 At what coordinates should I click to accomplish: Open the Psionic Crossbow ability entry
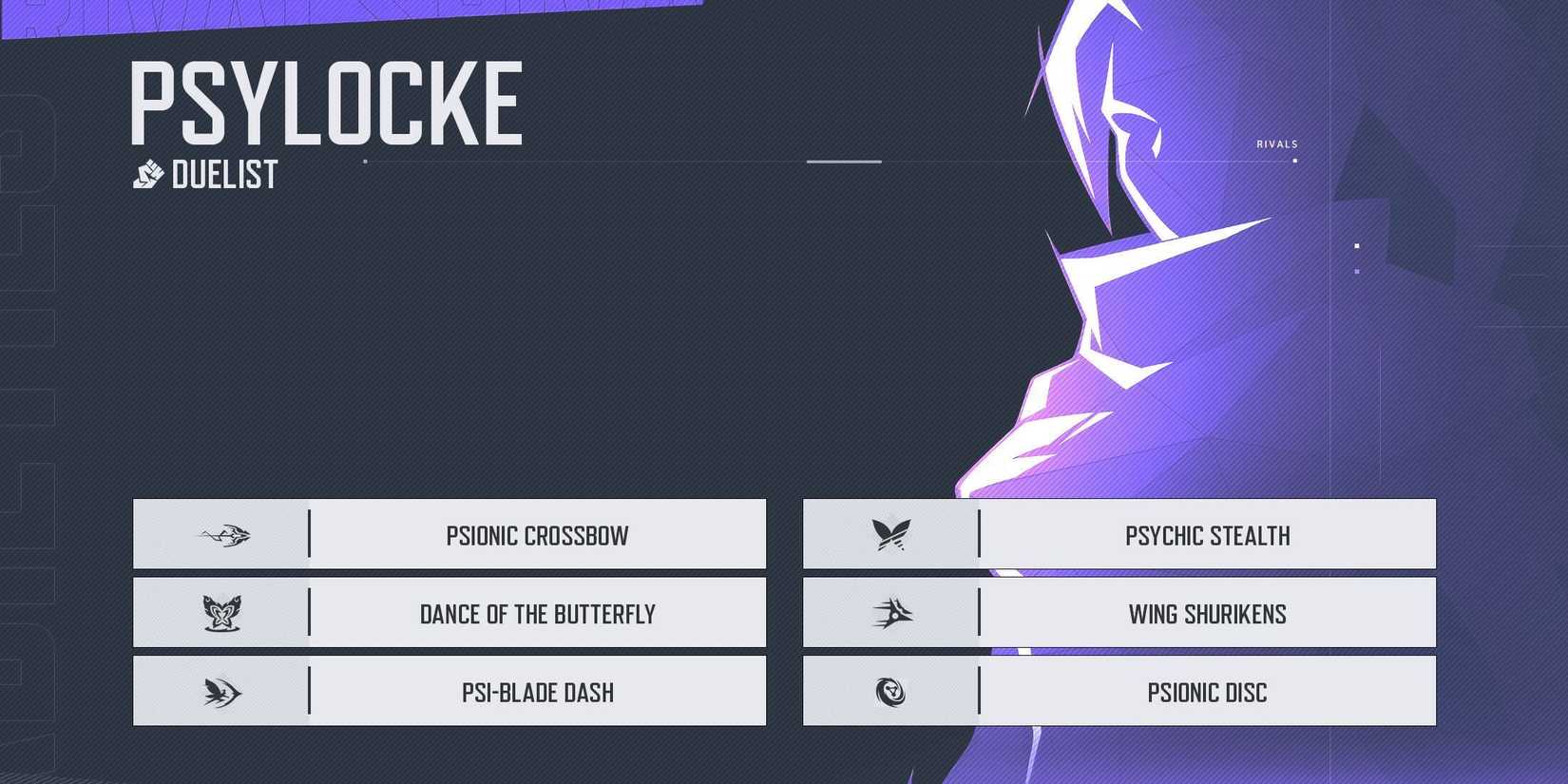pos(537,535)
